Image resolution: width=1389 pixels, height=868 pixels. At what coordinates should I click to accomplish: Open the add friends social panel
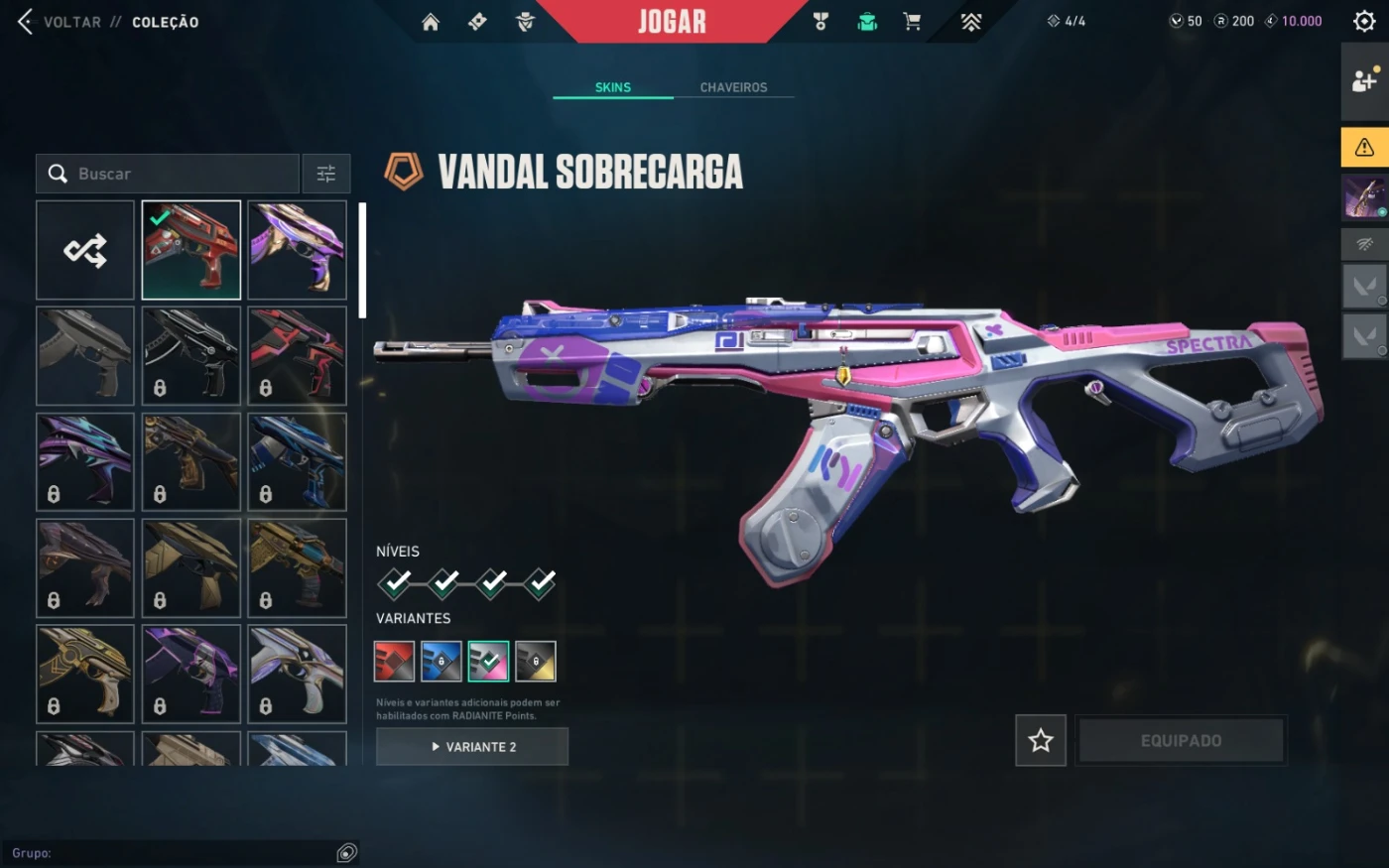[x=1364, y=81]
